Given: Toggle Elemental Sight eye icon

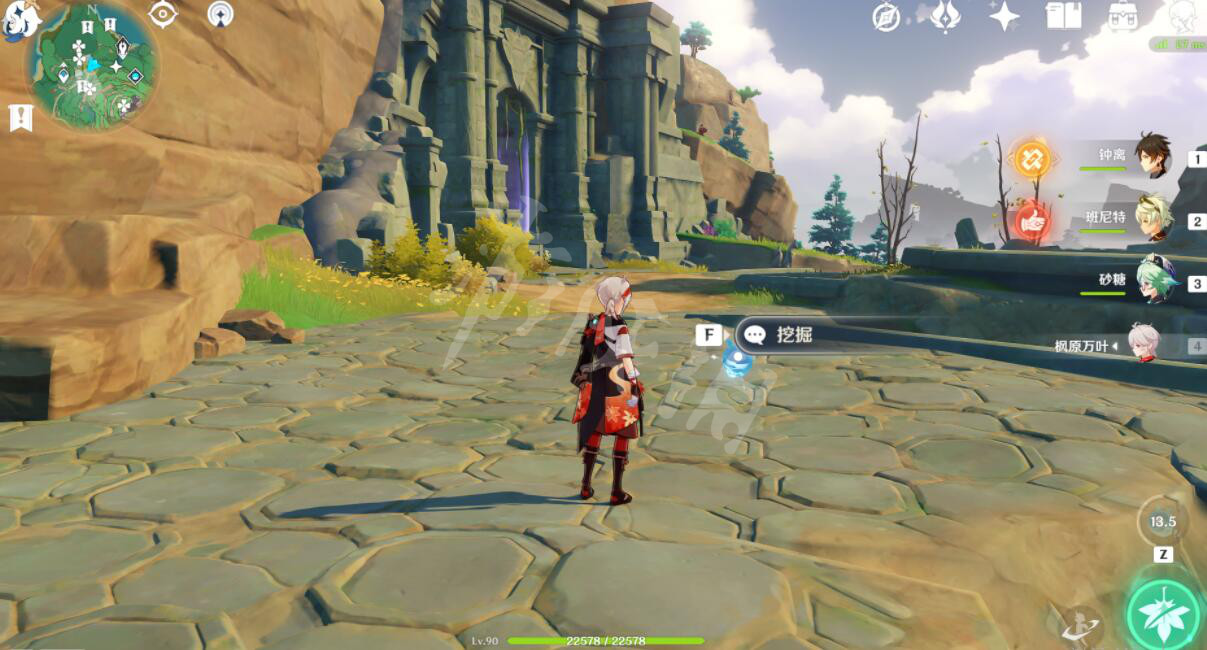Looking at the screenshot, I should tap(162, 14).
